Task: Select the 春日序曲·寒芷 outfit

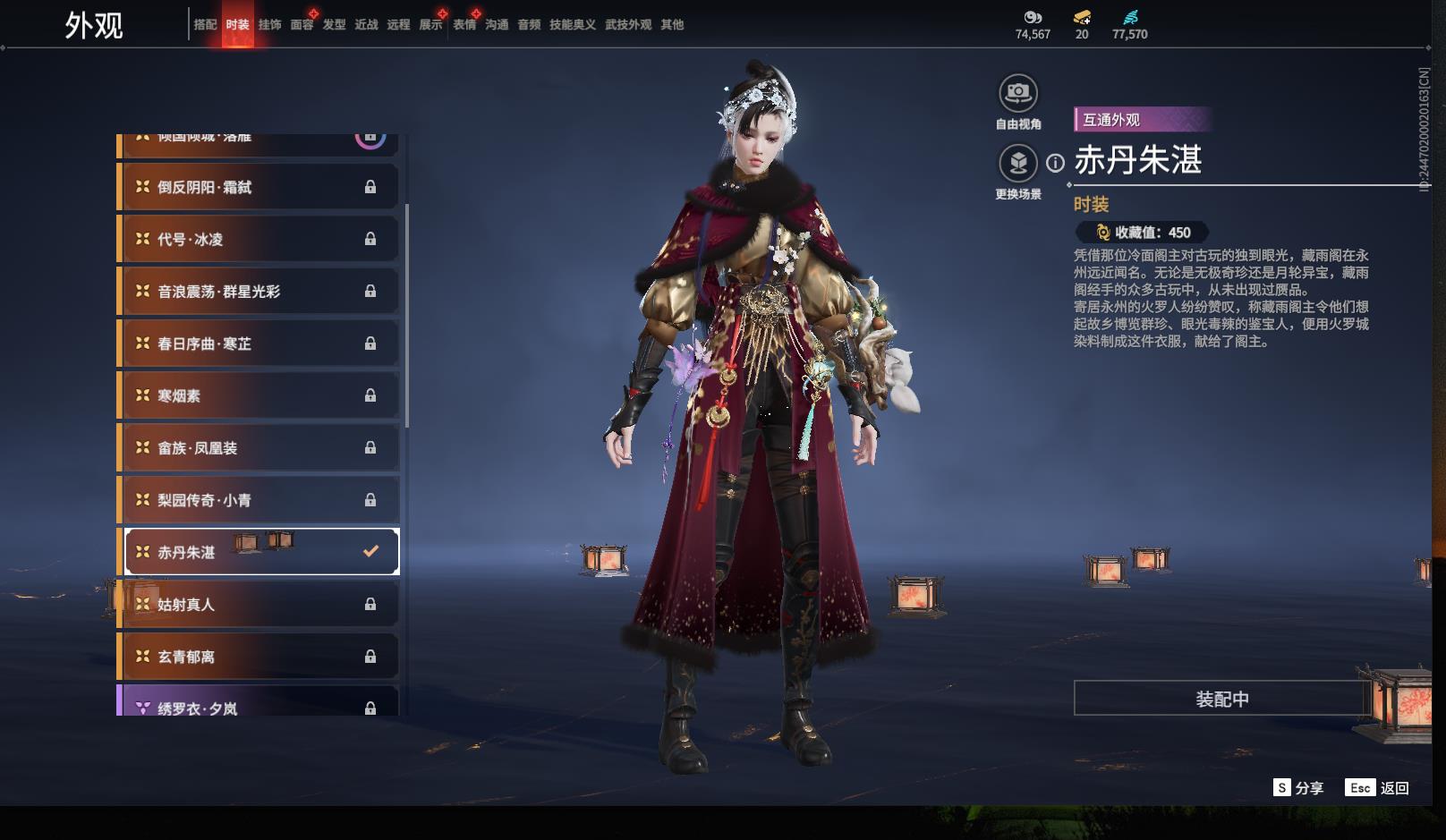Action: coord(258,344)
